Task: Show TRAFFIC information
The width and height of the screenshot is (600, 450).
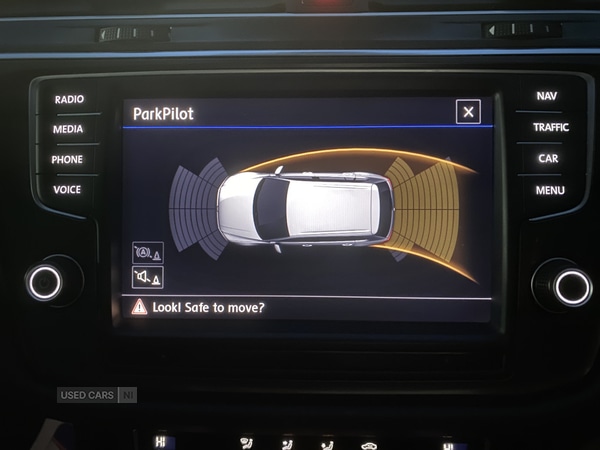Action: coord(550,127)
